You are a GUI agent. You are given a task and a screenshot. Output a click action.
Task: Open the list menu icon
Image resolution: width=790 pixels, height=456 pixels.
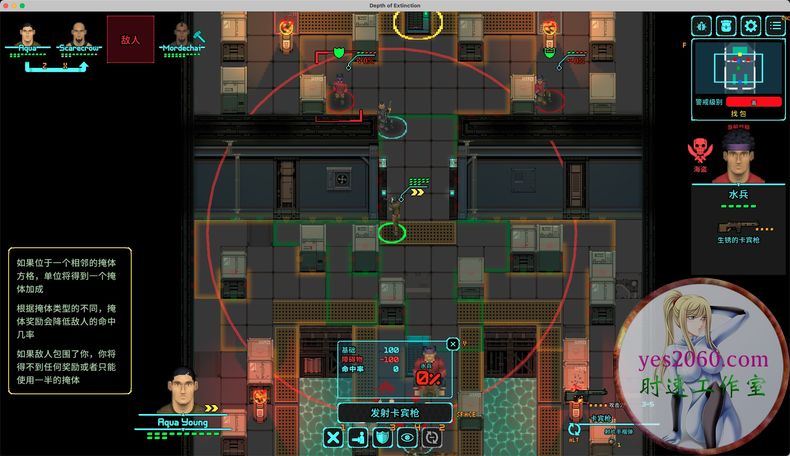pos(775,27)
